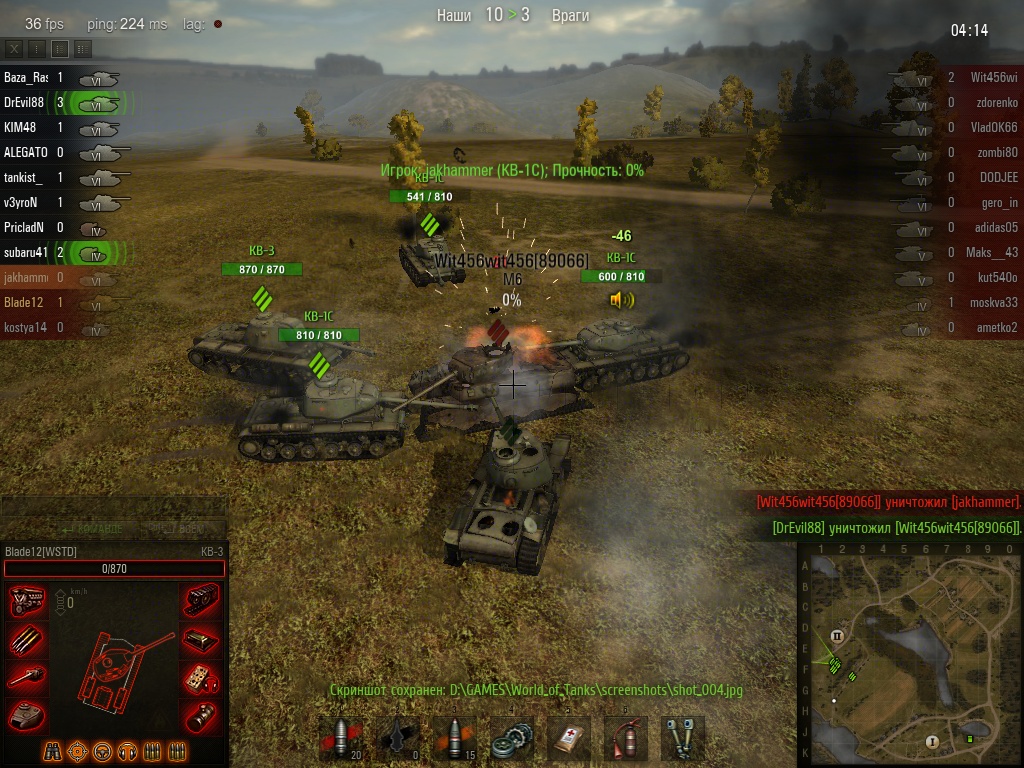Switch team list to widest display mode
The width and height of the screenshot is (1024, 768).
click(x=82, y=48)
